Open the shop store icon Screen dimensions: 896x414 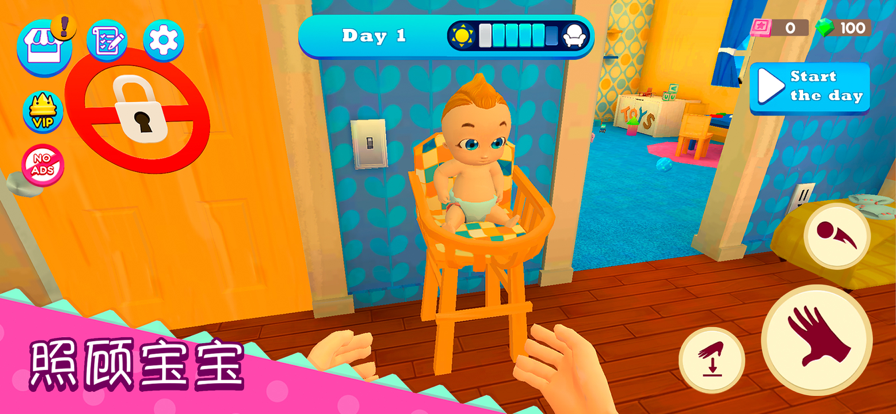[x=43, y=46]
